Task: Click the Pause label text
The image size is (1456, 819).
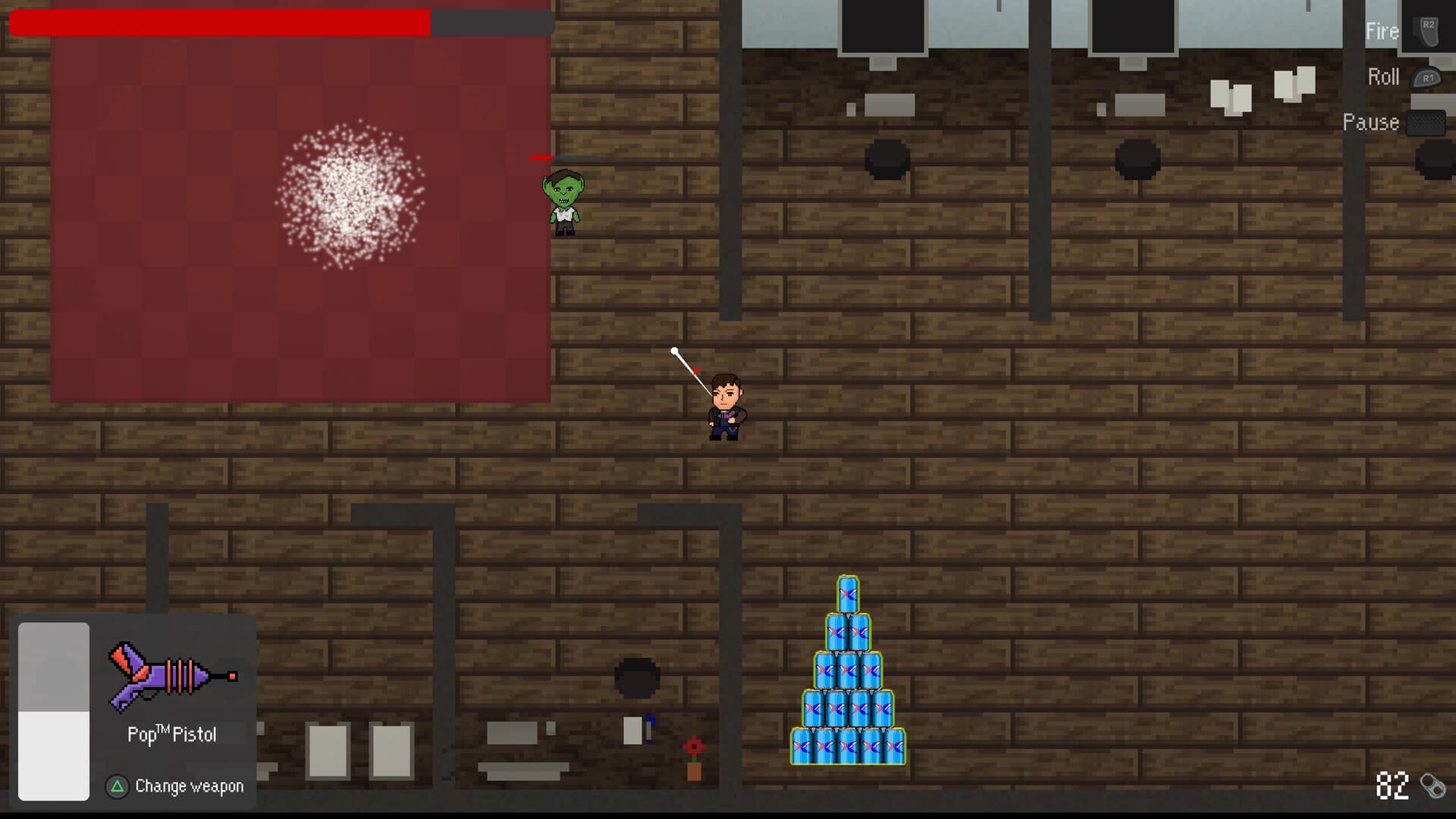Action: pos(1371,122)
